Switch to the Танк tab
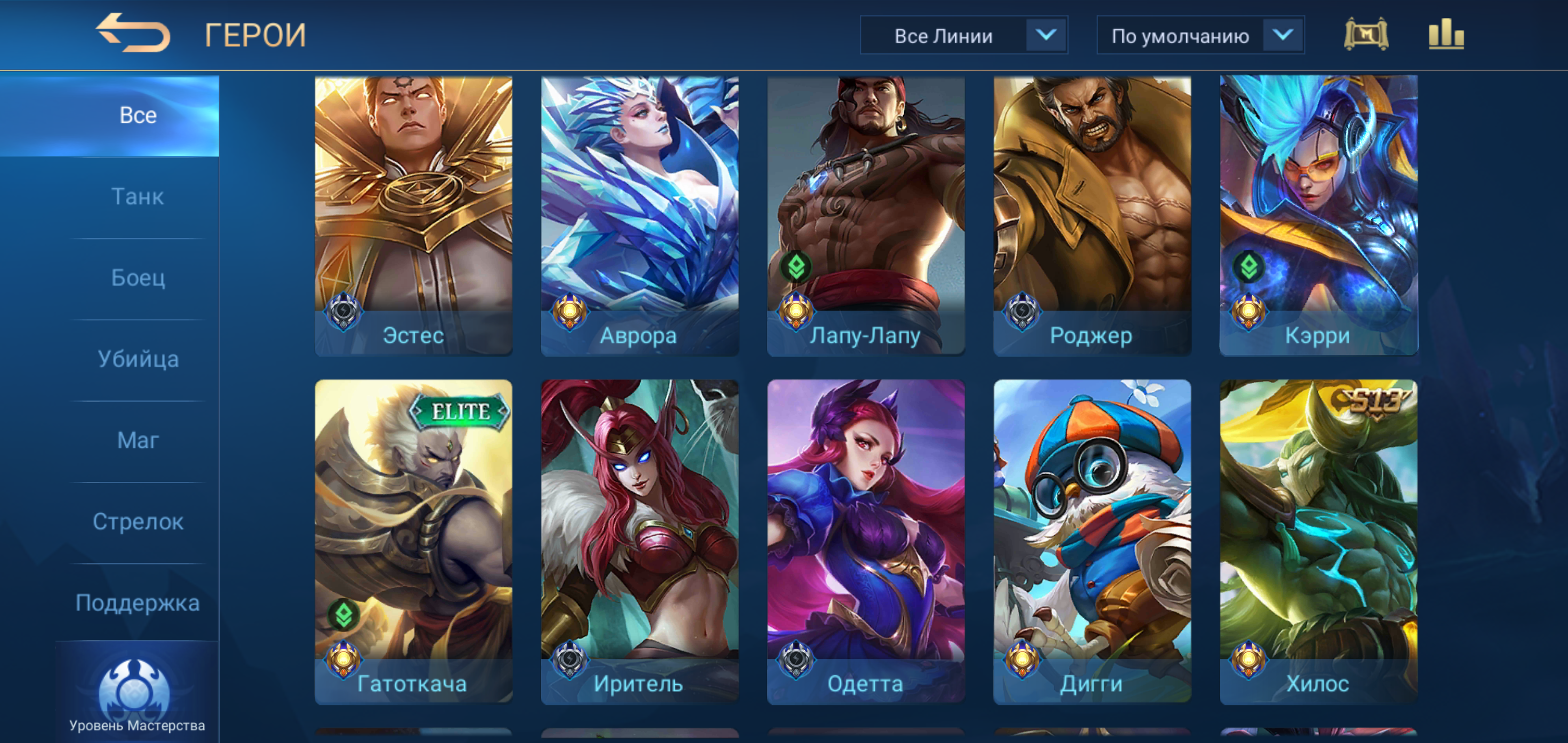Image resolution: width=1568 pixels, height=743 pixels. tap(138, 197)
